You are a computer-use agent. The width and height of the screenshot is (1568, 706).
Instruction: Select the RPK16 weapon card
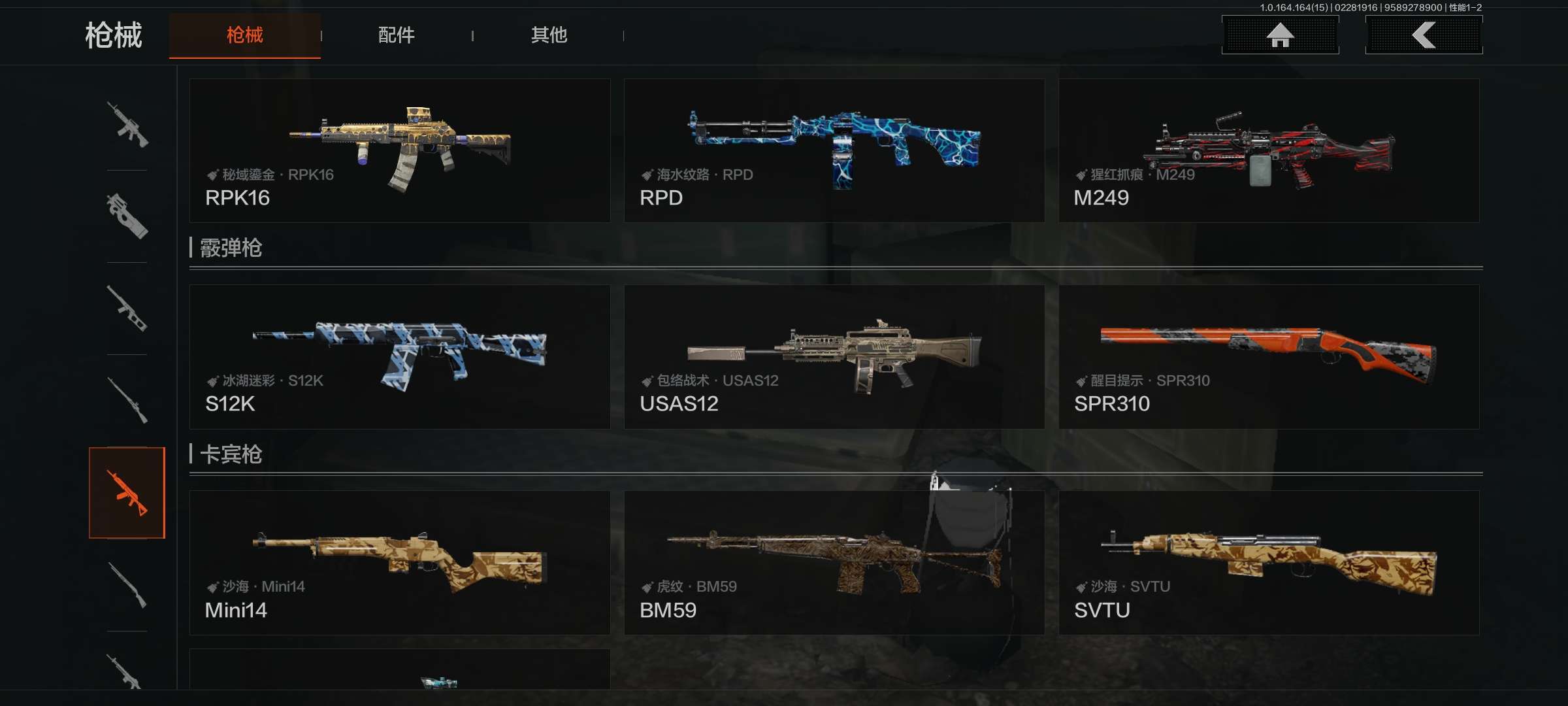tap(399, 150)
